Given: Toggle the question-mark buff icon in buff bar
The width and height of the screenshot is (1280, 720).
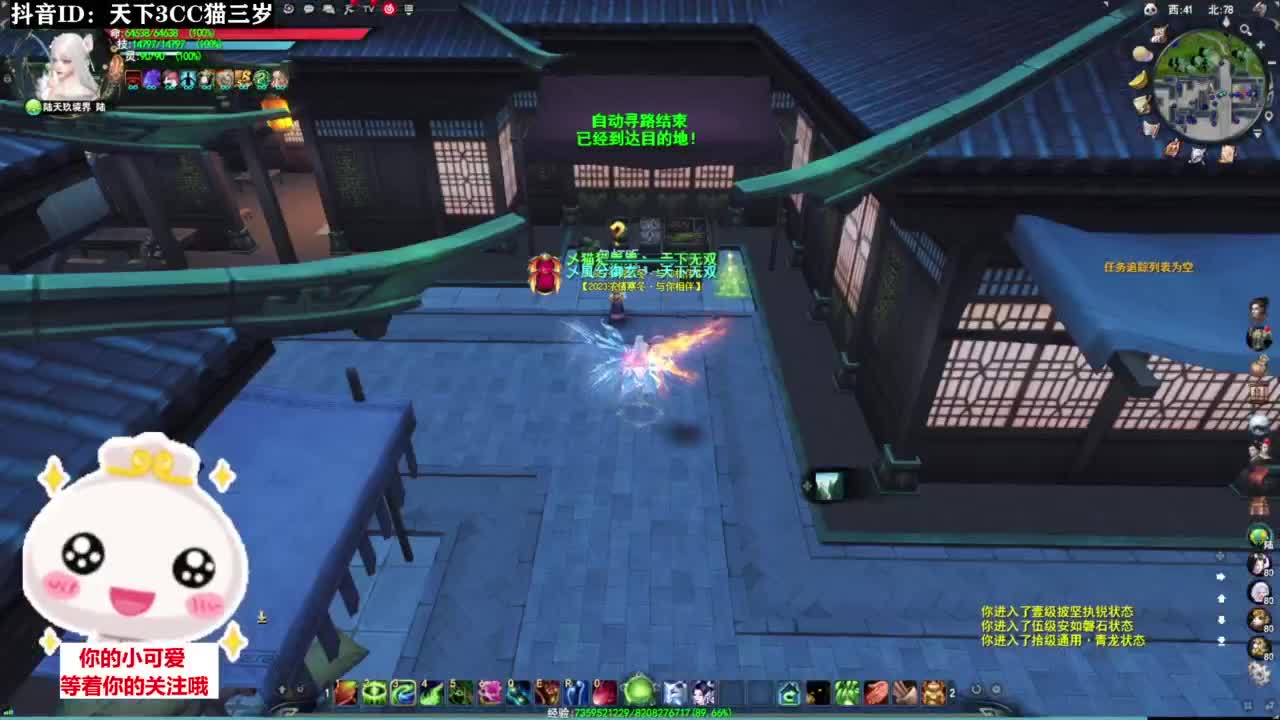Looking at the screenshot, I should (260, 77).
